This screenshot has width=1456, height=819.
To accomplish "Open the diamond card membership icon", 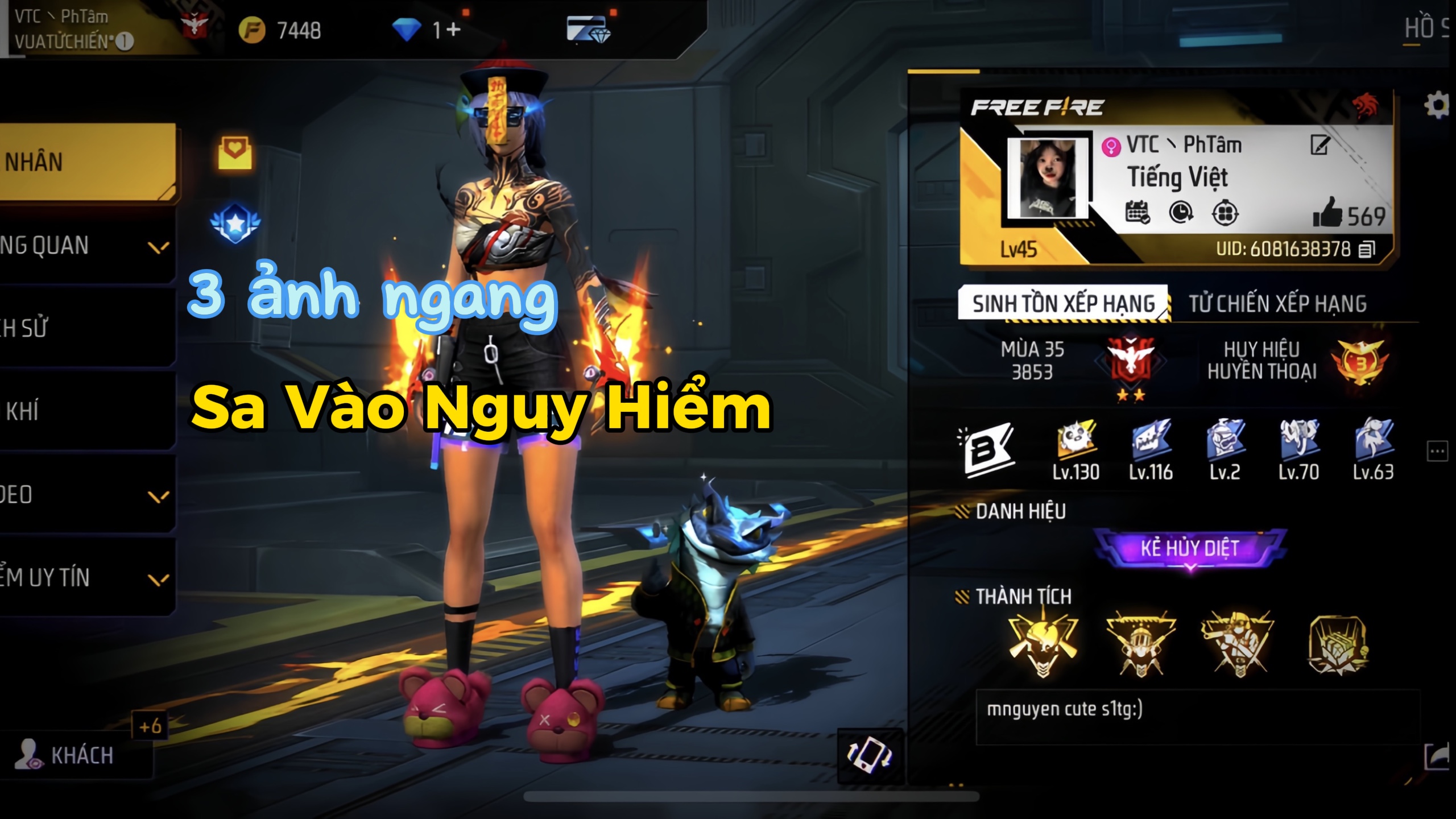I will [588, 30].
